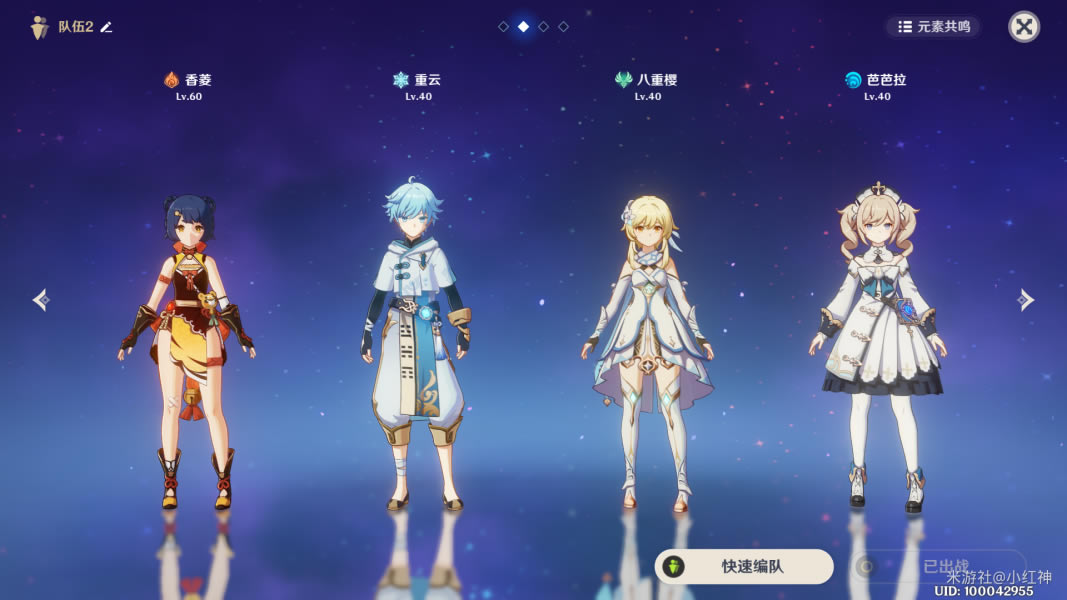
Task: Open the 元素共鸣 elemental resonance panel
Action: click(x=933, y=27)
